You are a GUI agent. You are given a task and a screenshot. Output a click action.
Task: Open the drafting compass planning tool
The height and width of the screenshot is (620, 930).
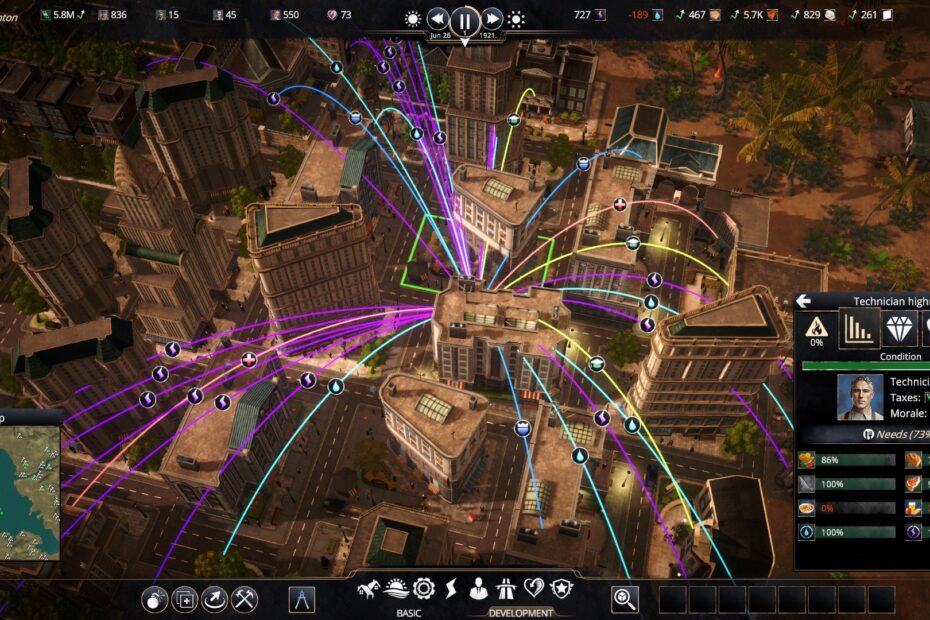[302, 599]
